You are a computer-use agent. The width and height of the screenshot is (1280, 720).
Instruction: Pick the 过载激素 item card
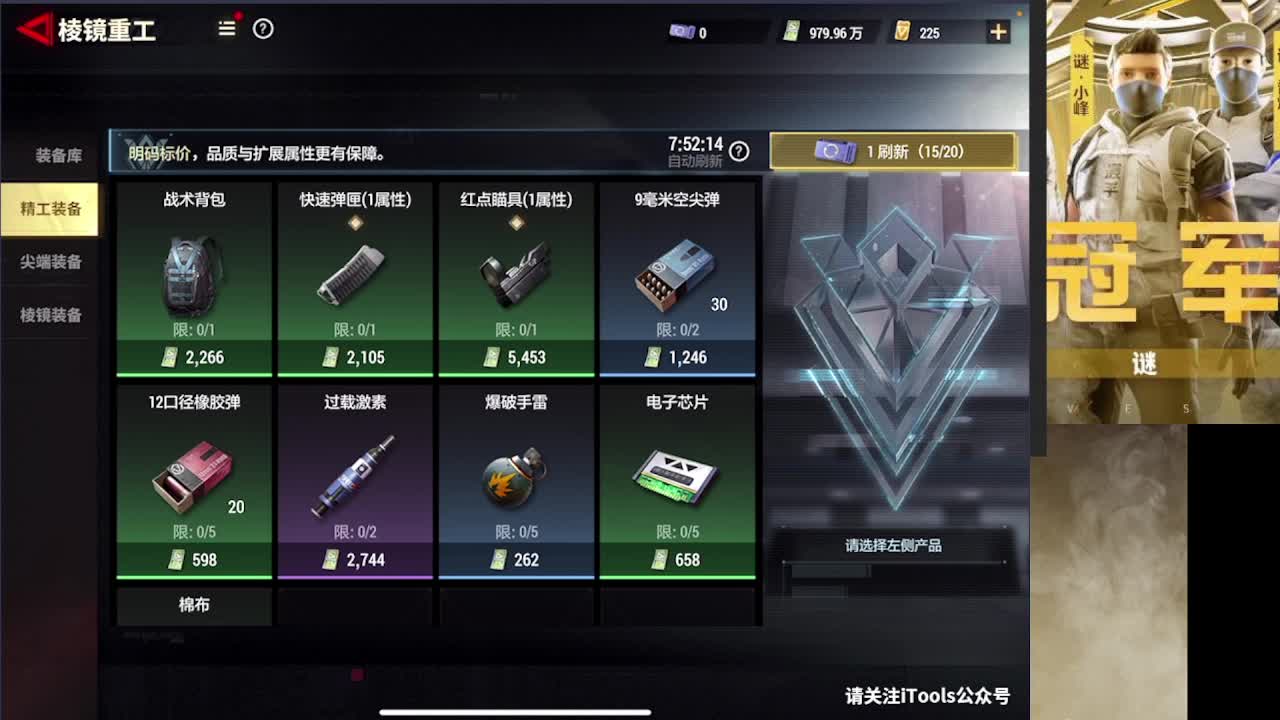[x=355, y=480]
